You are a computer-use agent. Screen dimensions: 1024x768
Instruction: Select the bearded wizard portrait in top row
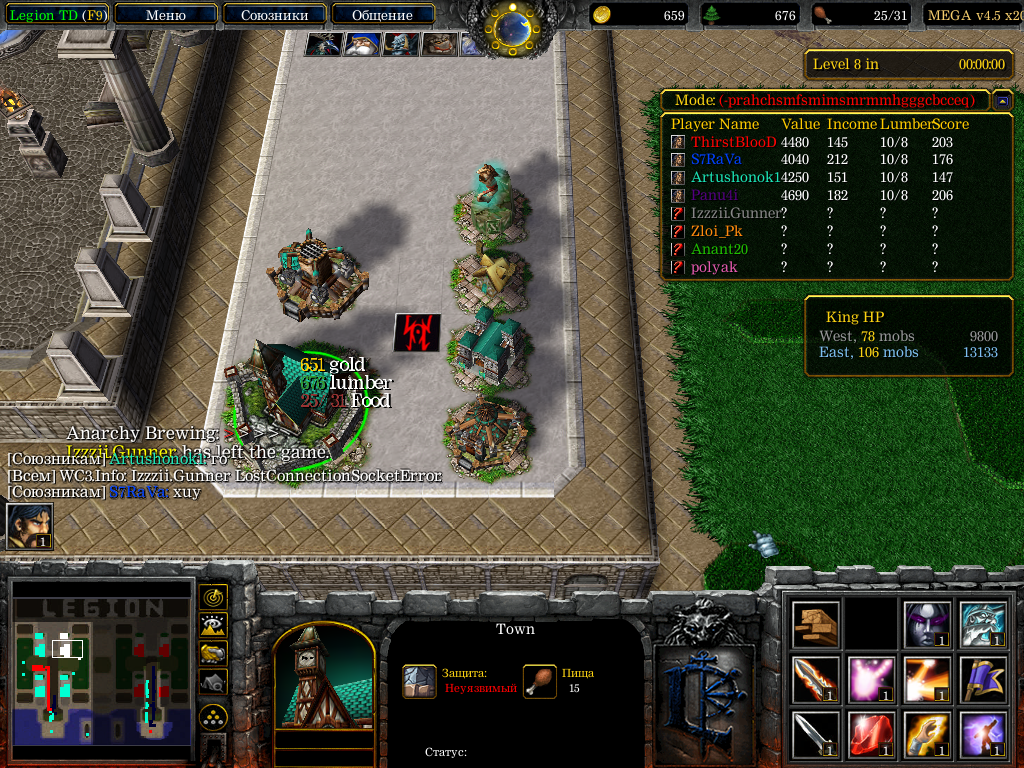click(361, 44)
